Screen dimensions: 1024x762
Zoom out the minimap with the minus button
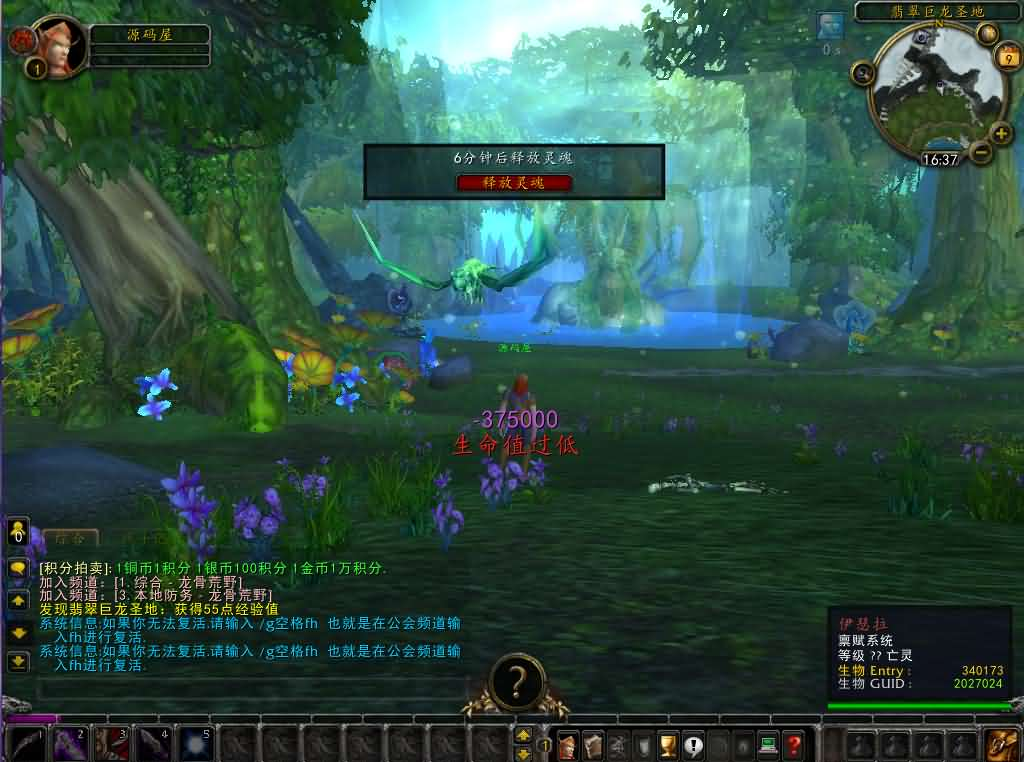click(980, 152)
